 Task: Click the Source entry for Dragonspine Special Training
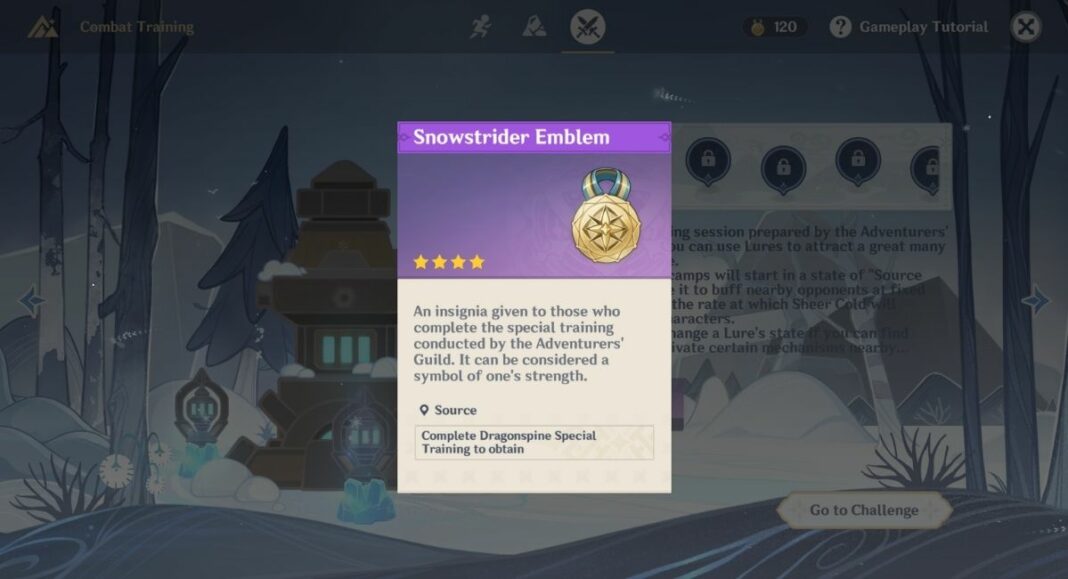[534, 442]
